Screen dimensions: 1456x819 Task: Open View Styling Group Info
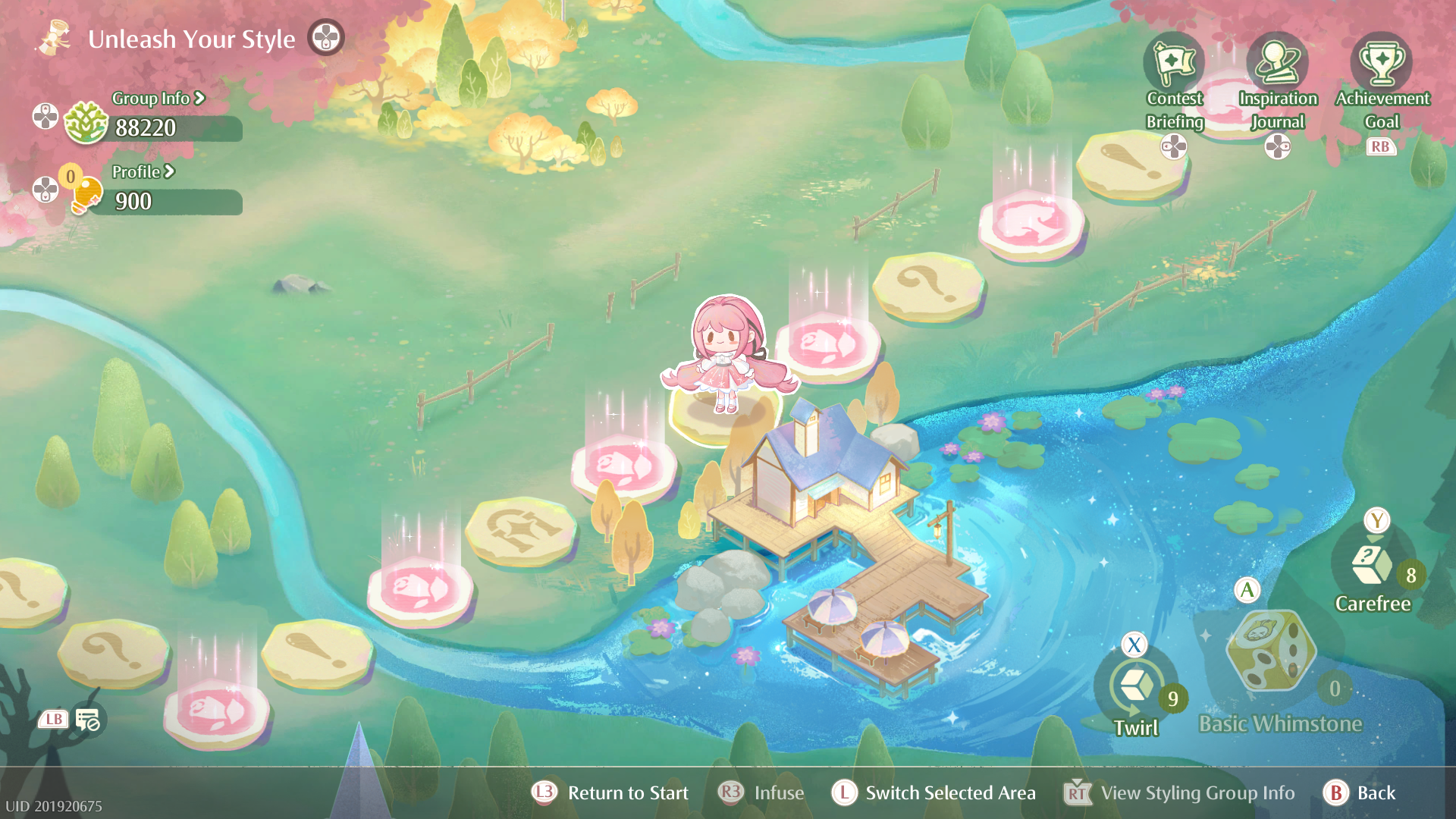[x=1197, y=793]
